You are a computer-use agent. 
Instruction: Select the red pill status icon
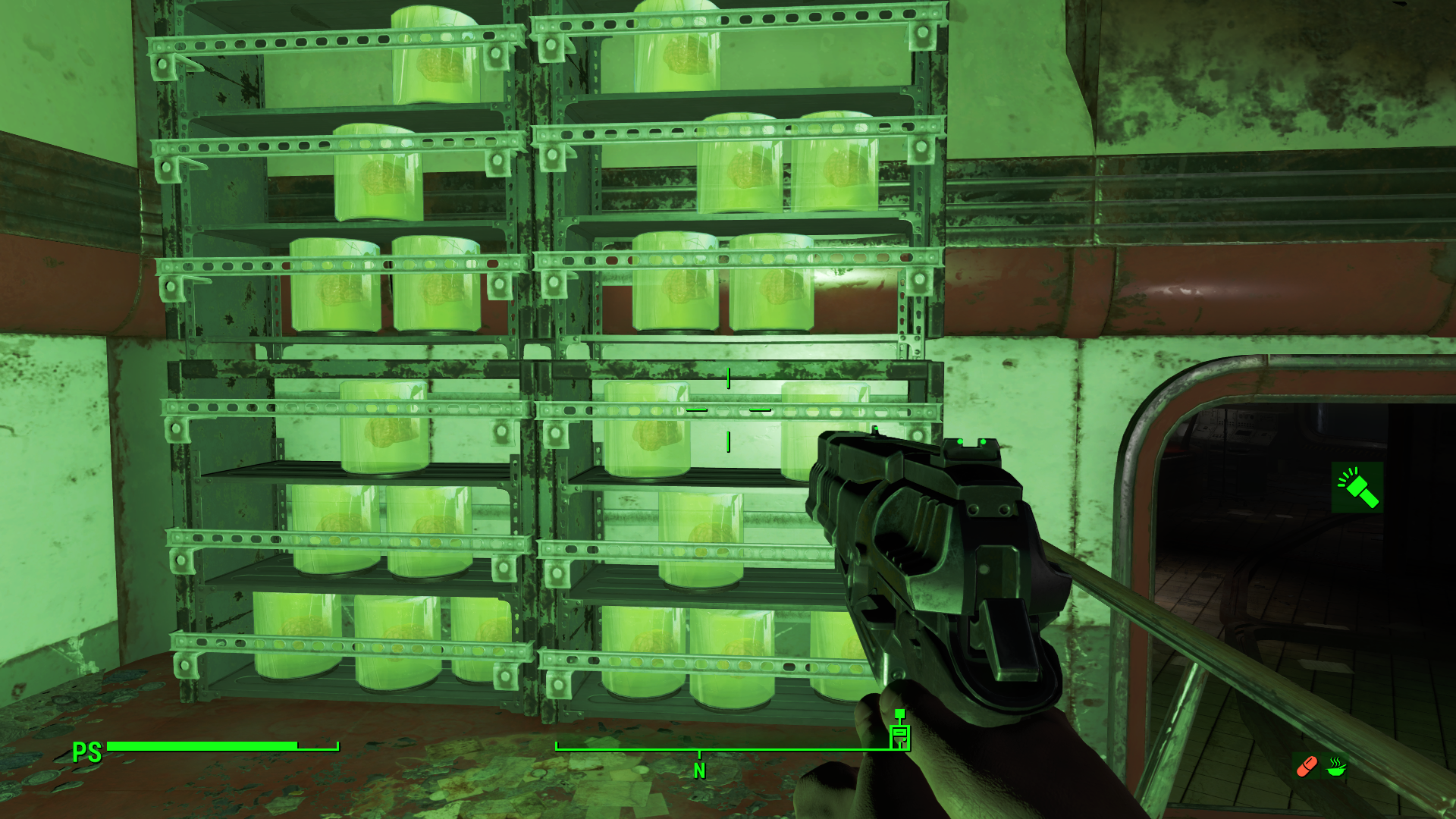pyautogui.click(x=1307, y=767)
